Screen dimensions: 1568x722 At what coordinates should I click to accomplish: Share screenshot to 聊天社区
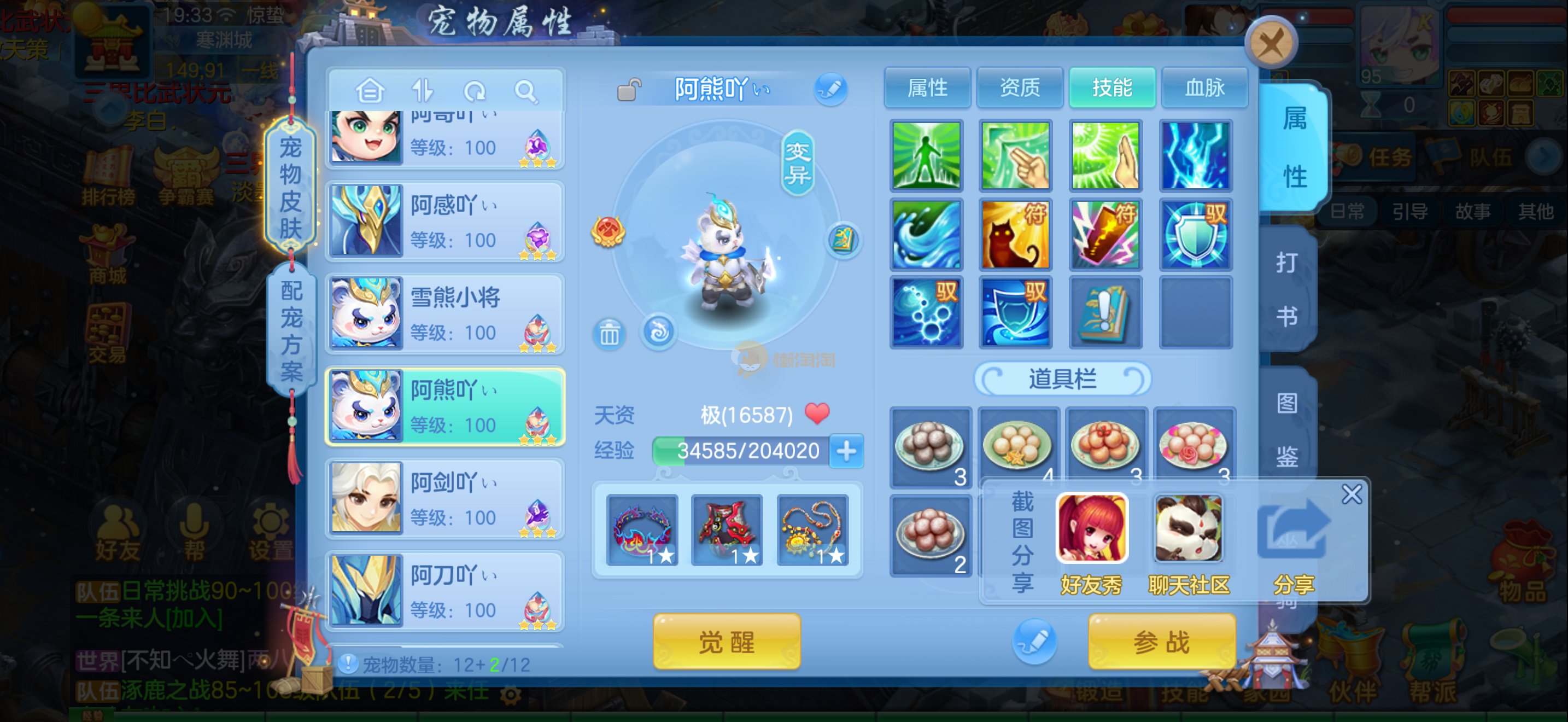point(1188,539)
